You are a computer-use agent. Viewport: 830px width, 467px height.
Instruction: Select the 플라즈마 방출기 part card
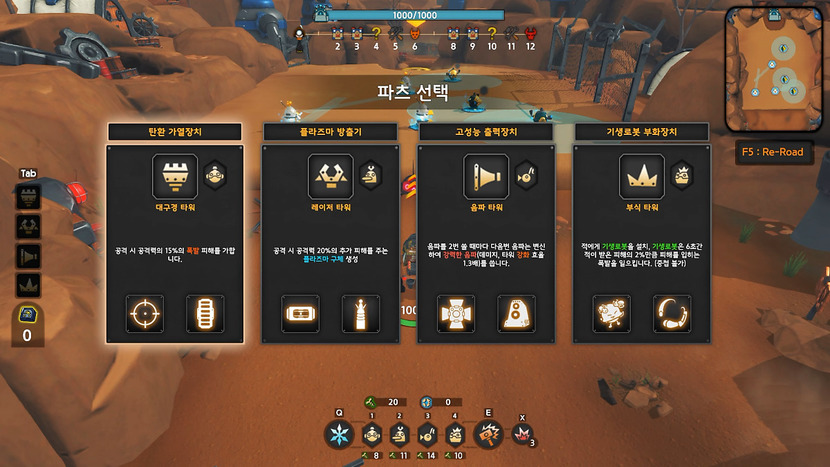[x=331, y=240]
